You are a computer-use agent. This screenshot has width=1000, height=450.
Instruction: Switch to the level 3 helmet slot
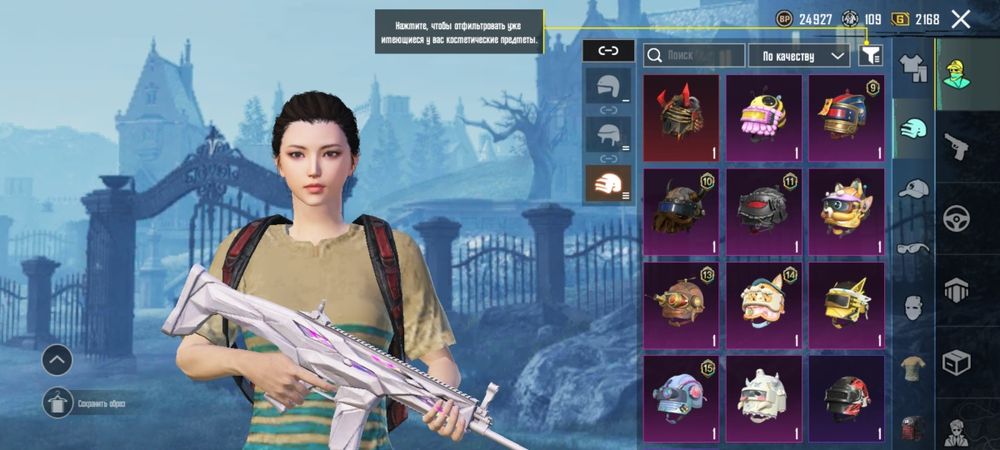tap(607, 184)
